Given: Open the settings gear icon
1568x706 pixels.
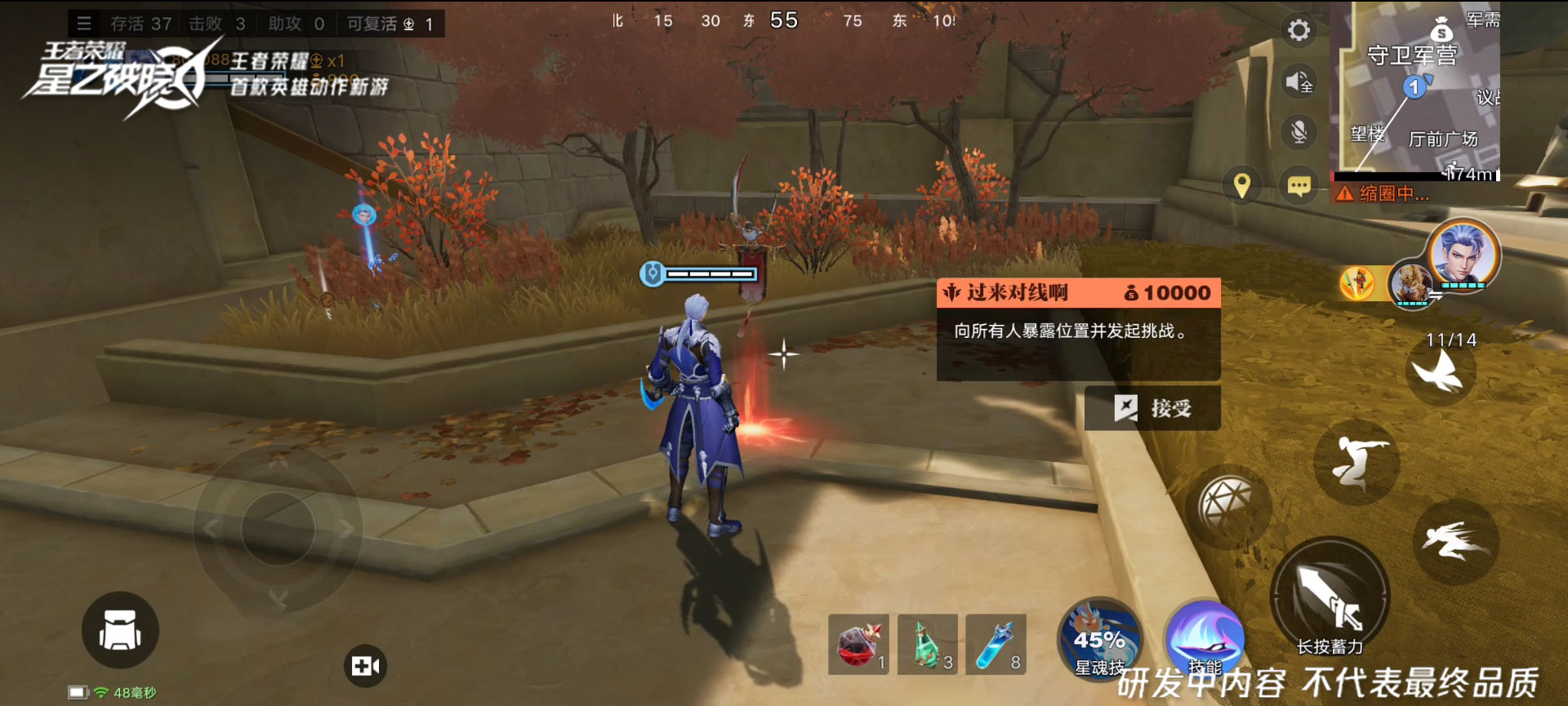Looking at the screenshot, I should pyautogui.click(x=1298, y=31).
